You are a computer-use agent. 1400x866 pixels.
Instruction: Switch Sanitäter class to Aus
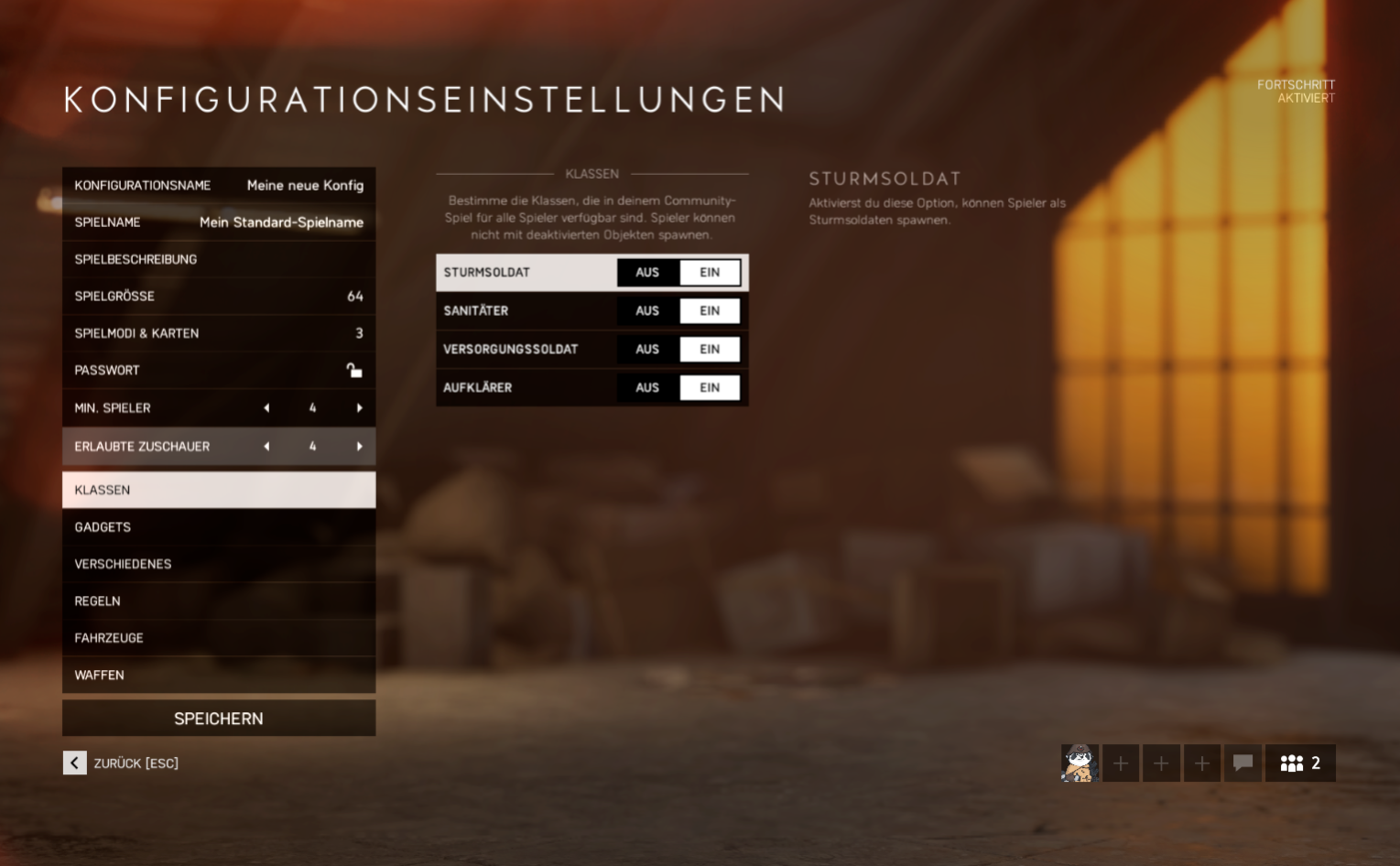point(647,311)
